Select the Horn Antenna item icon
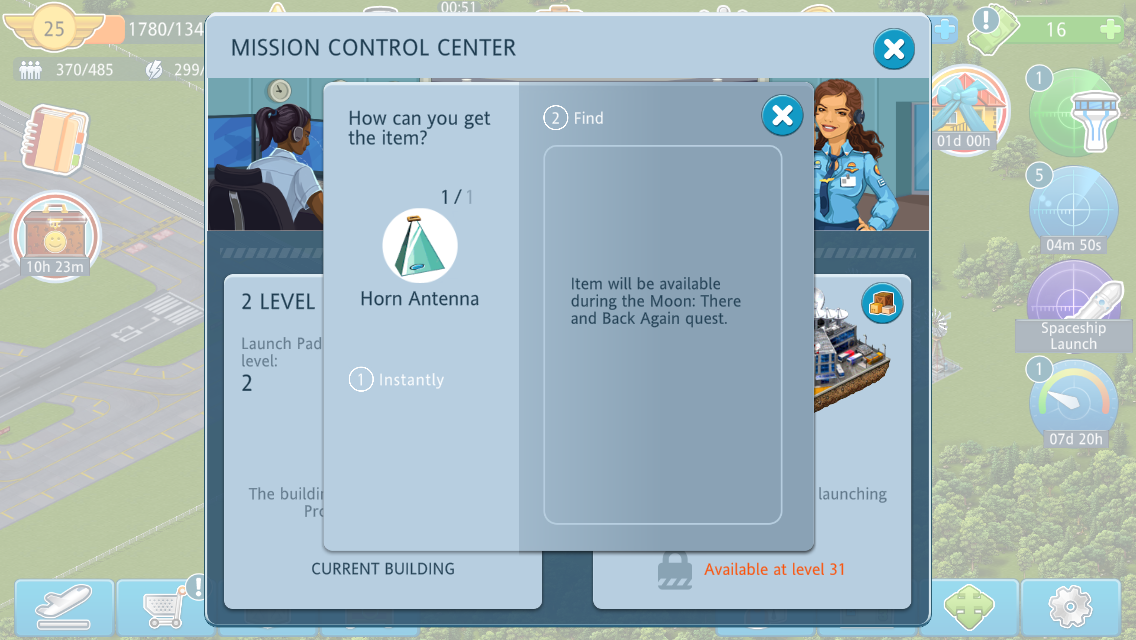 [x=420, y=246]
